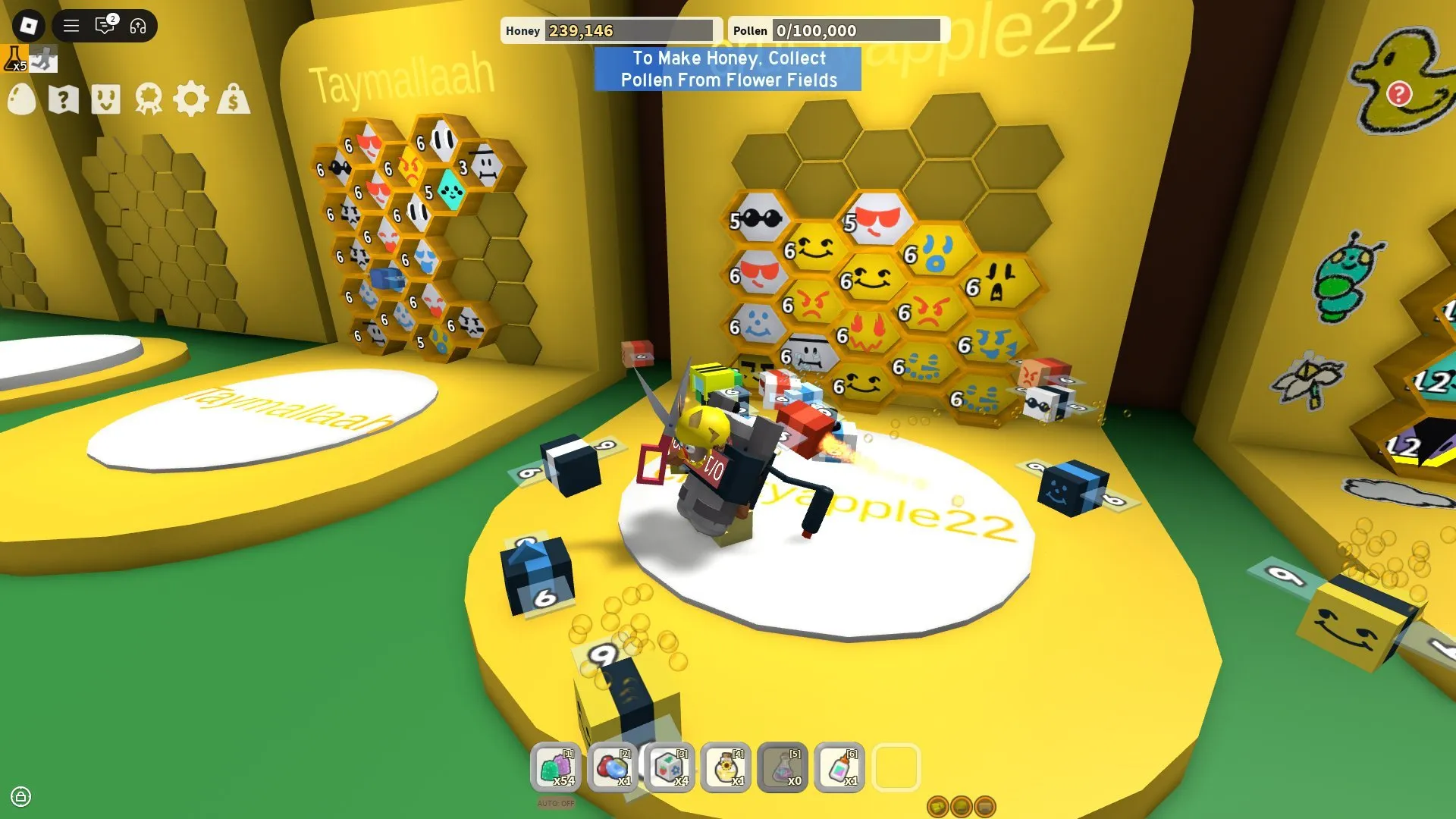Open the quest map icon
This screenshot has width=1456, height=819.
coord(64,99)
